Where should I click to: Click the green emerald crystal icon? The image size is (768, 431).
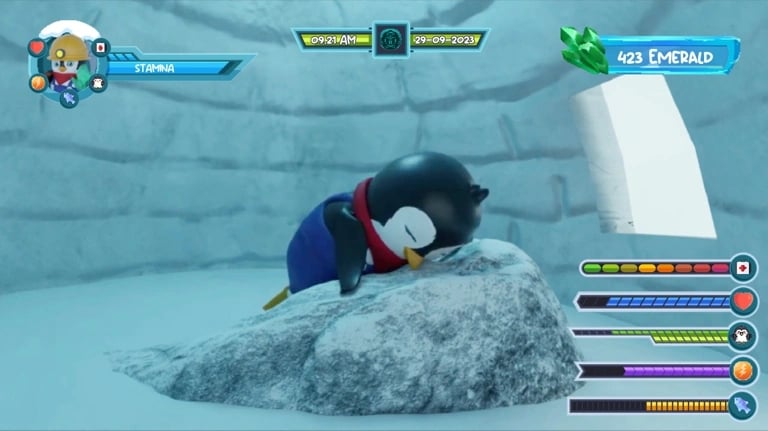(582, 50)
